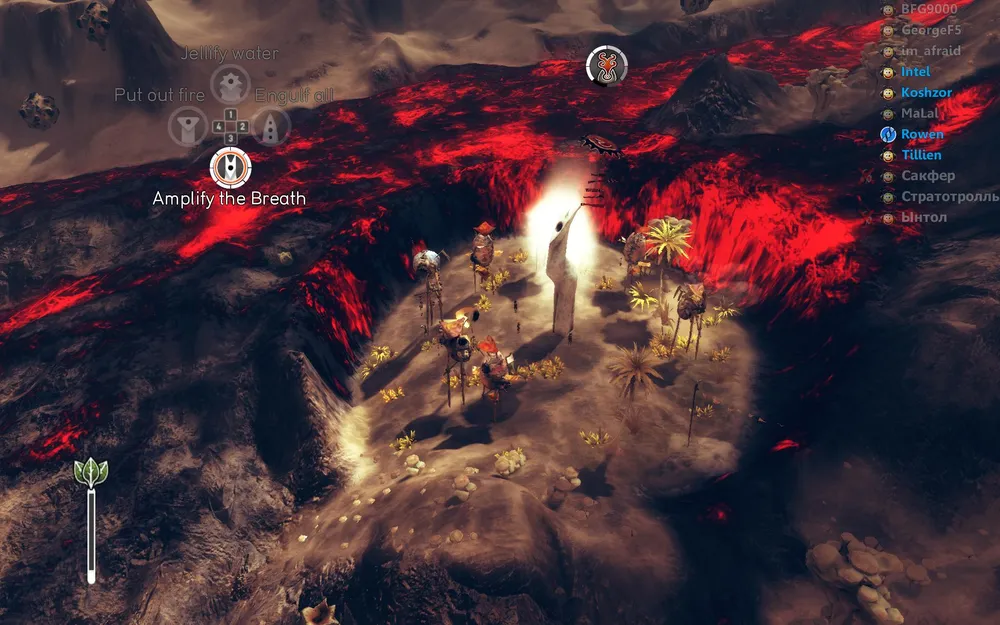The height and width of the screenshot is (625, 1000).
Task: Activate the Amplify the Breath power
Action: tap(231, 166)
